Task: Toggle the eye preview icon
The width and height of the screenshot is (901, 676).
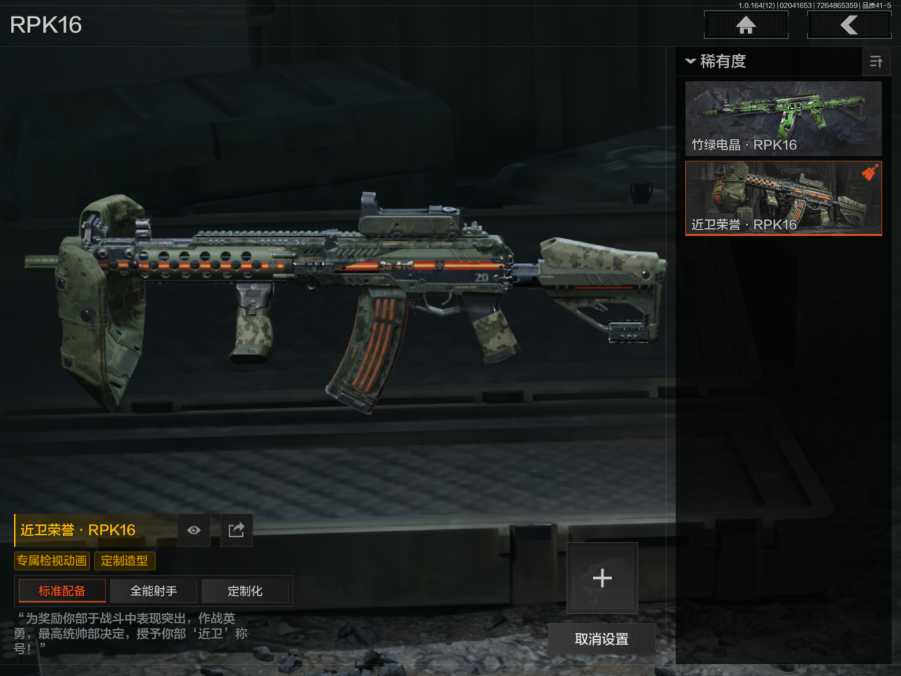Action: click(194, 530)
